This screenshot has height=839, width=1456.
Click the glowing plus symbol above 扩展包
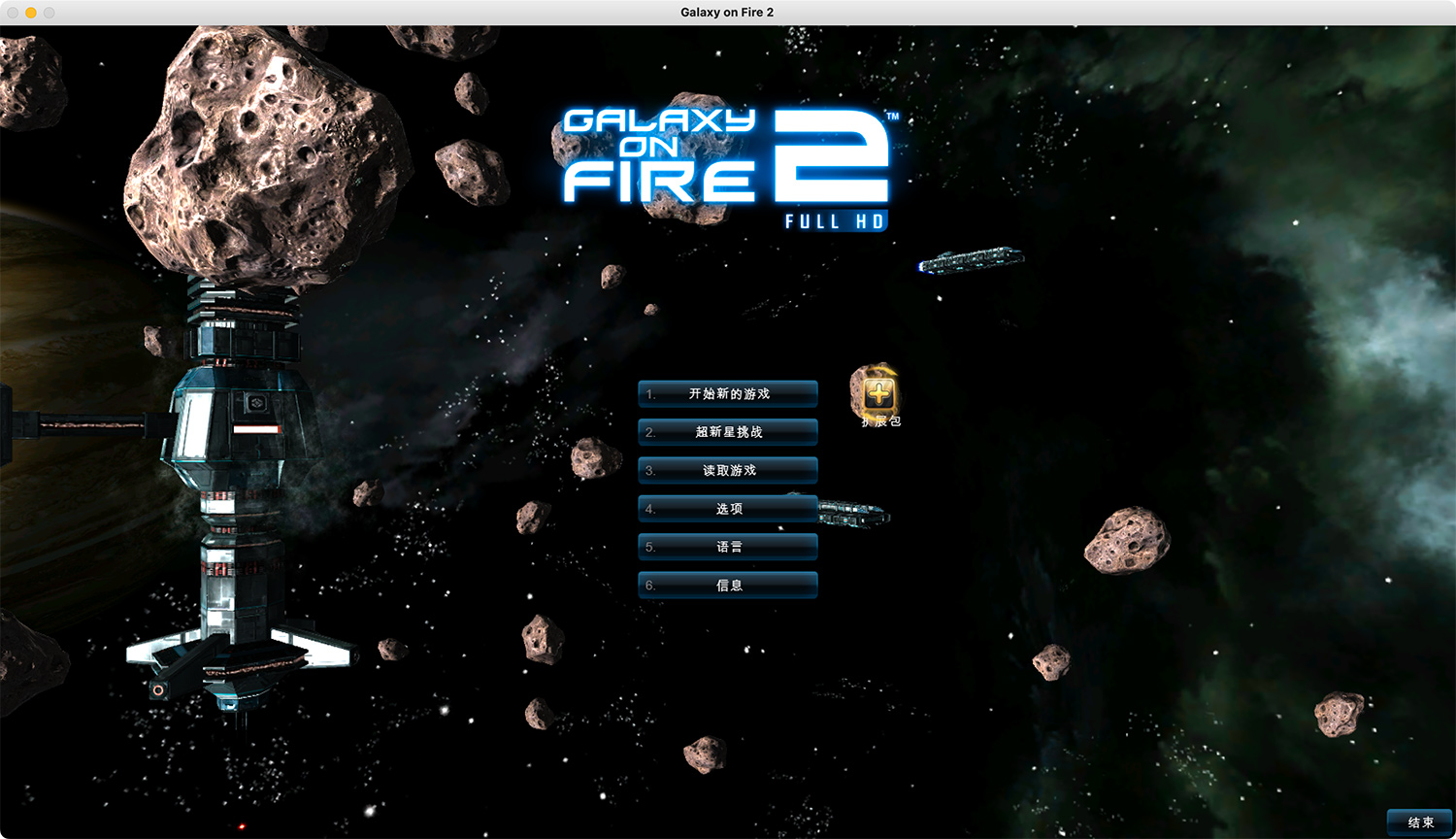pyautogui.click(x=877, y=392)
